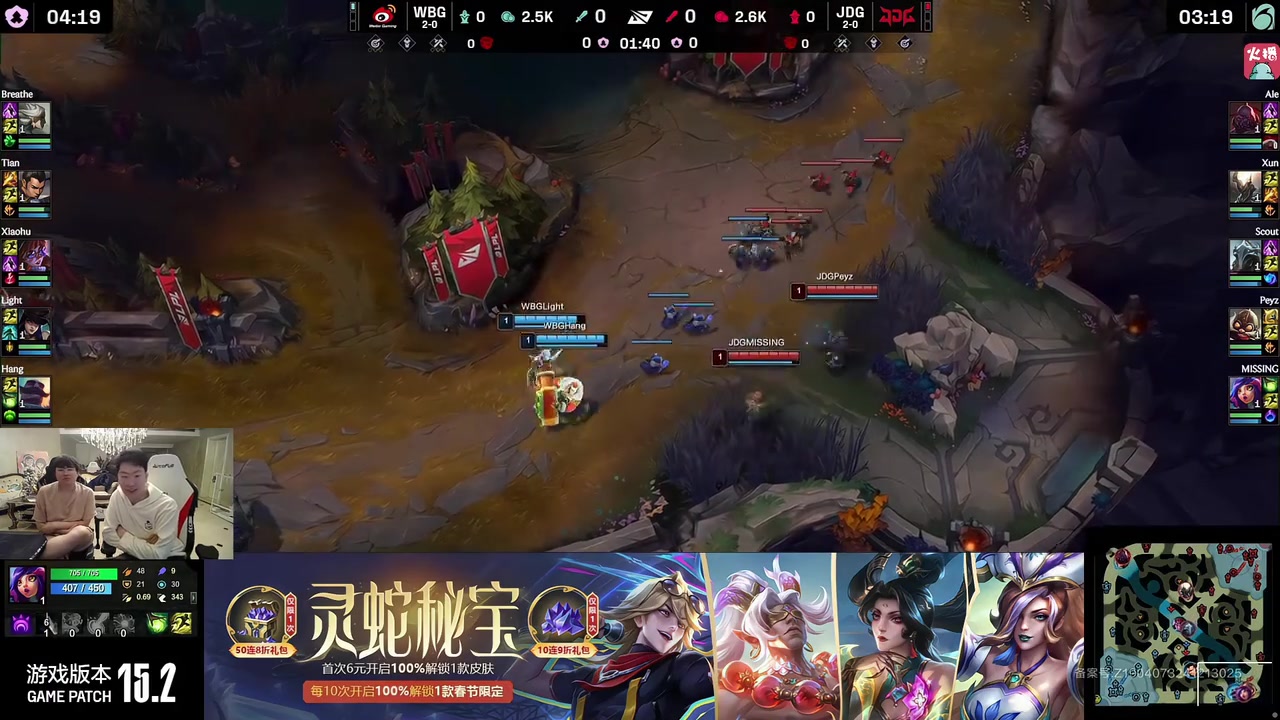Viewport: 1280px width, 720px height.
Task: Click the yellow Ghost summoner spell icon
Action: click(180, 623)
